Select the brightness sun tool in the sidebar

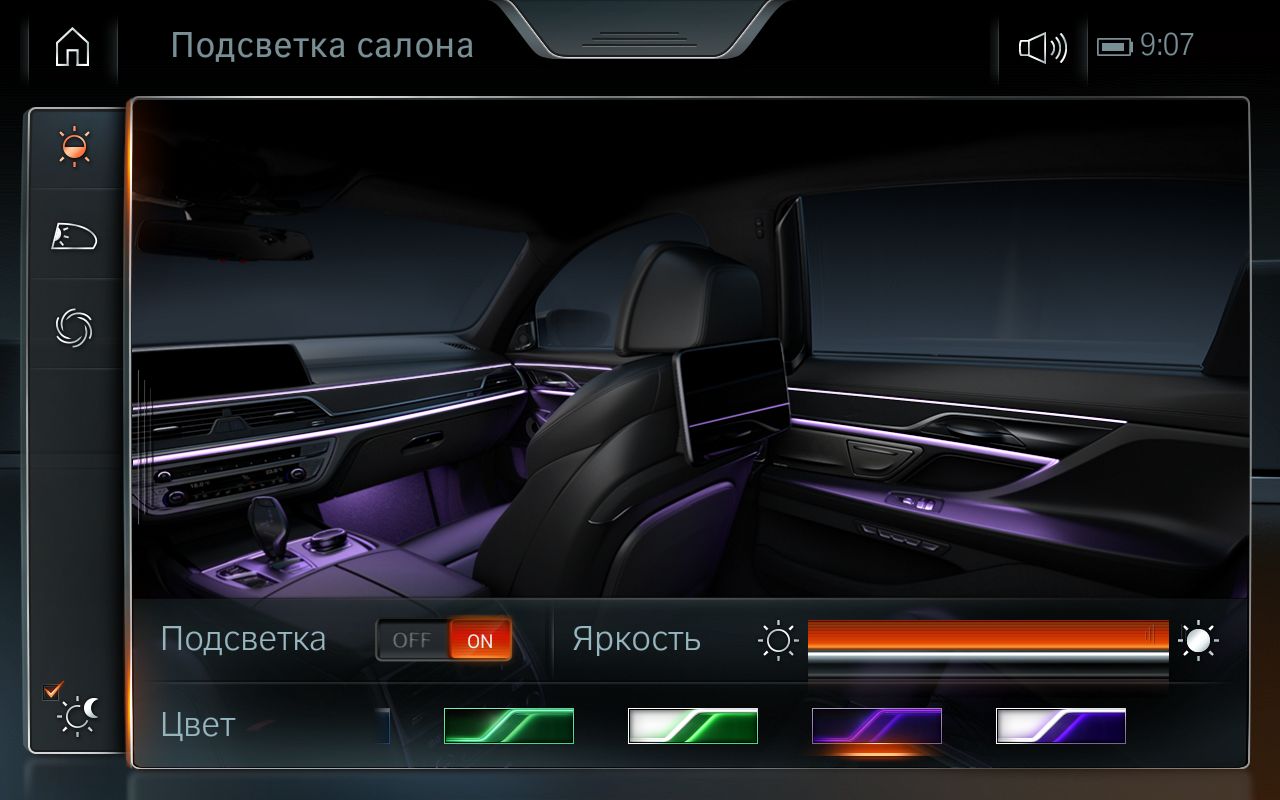click(75, 147)
